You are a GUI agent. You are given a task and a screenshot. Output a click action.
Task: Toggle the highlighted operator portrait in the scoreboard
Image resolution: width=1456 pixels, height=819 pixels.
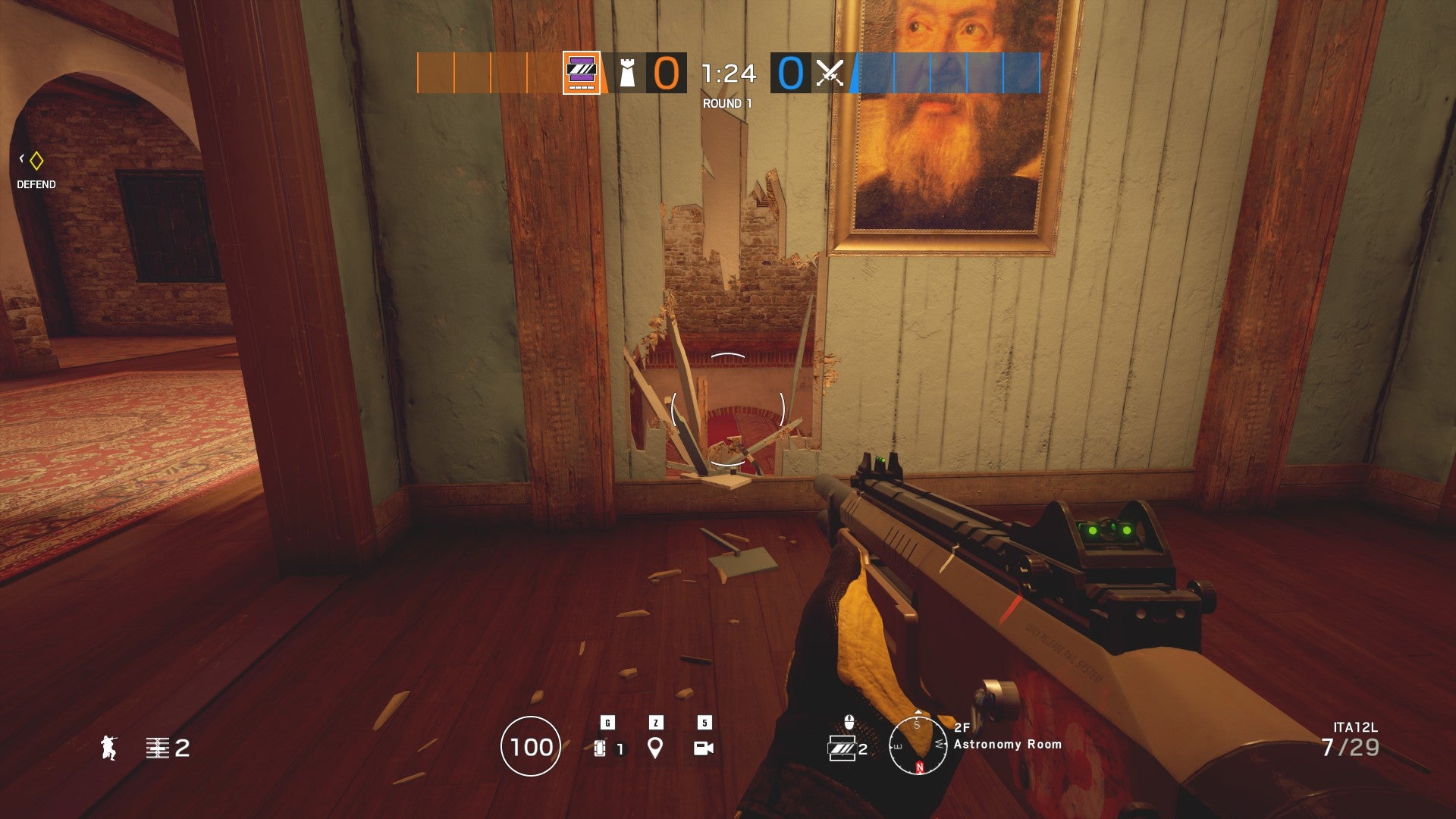pos(580,74)
